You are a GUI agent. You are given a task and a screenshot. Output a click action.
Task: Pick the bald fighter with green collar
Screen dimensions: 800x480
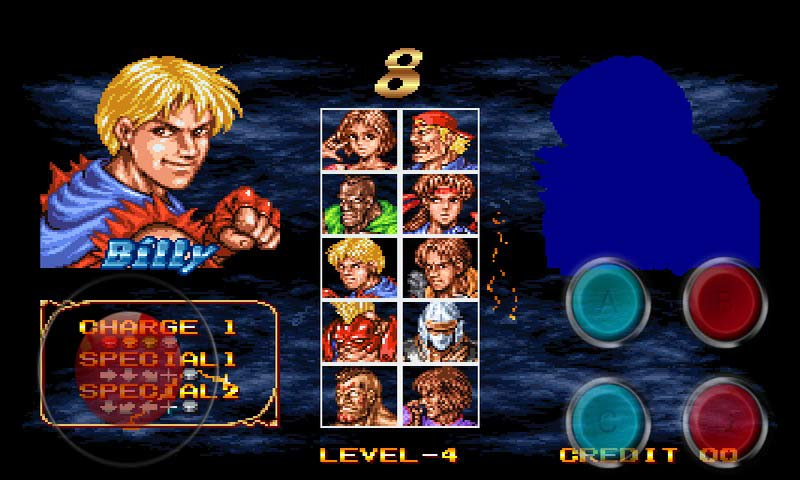[x=359, y=204]
